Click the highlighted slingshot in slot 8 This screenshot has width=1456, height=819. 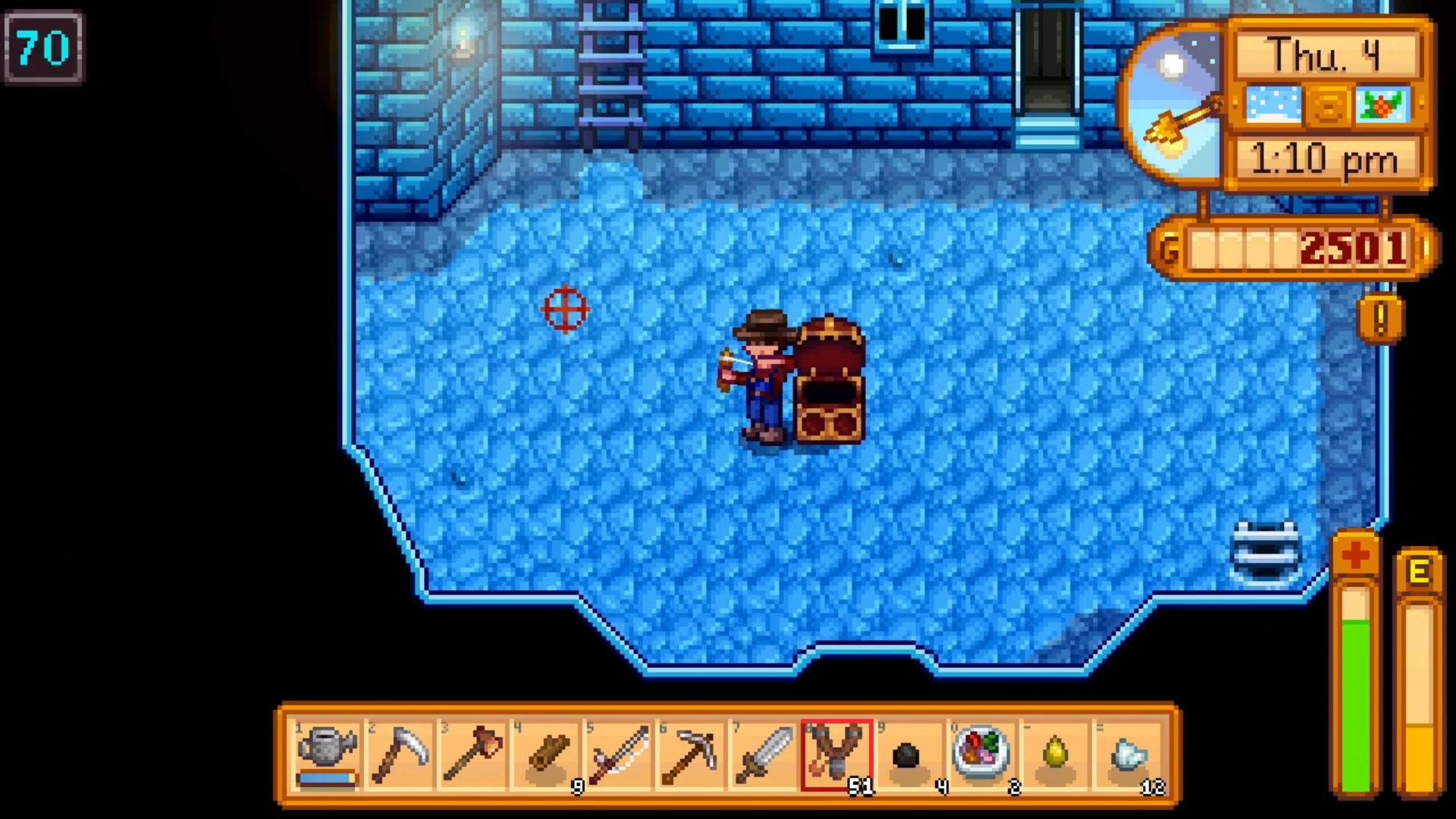[x=838, y=751]
